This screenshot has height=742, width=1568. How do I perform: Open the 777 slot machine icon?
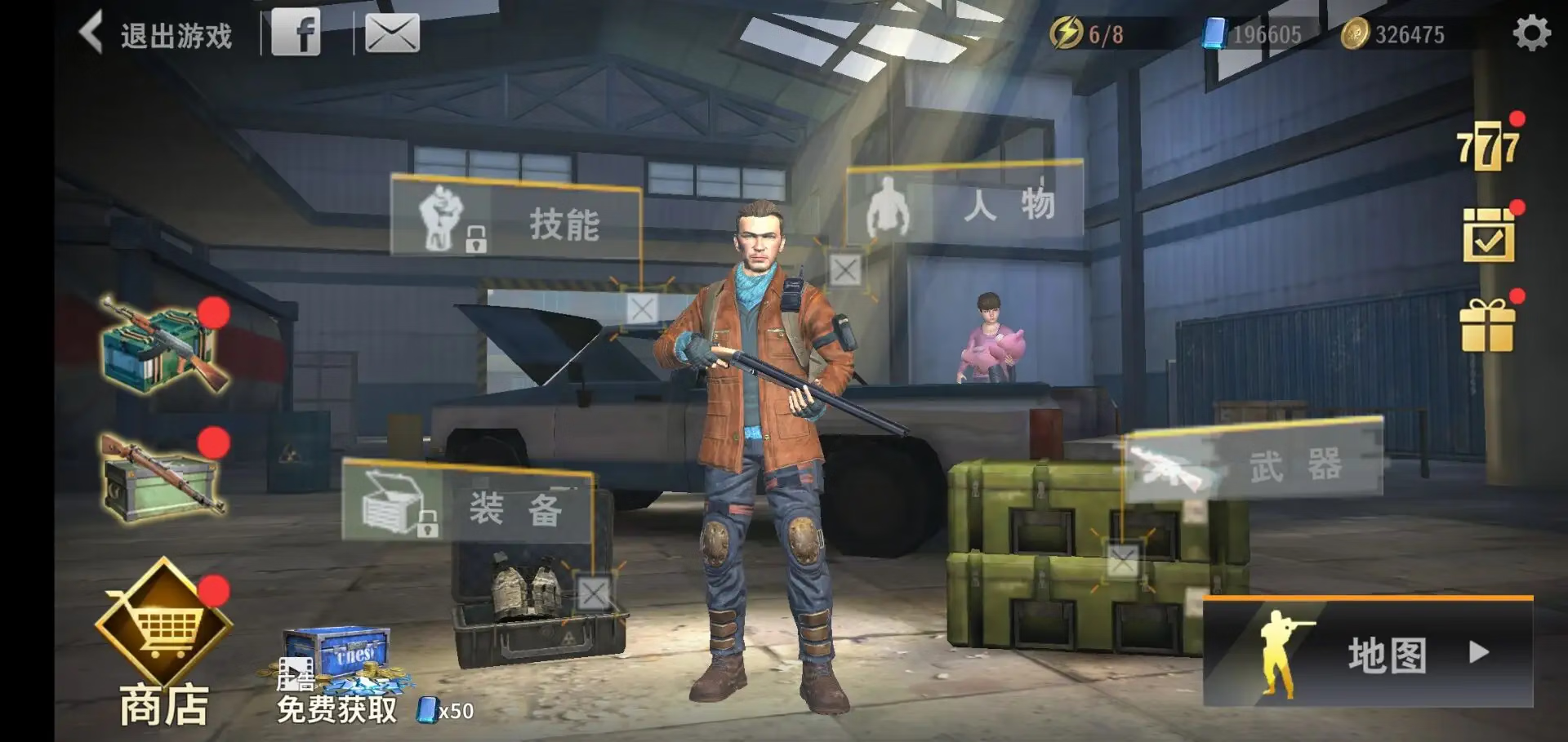click(x=1488, y=147)
